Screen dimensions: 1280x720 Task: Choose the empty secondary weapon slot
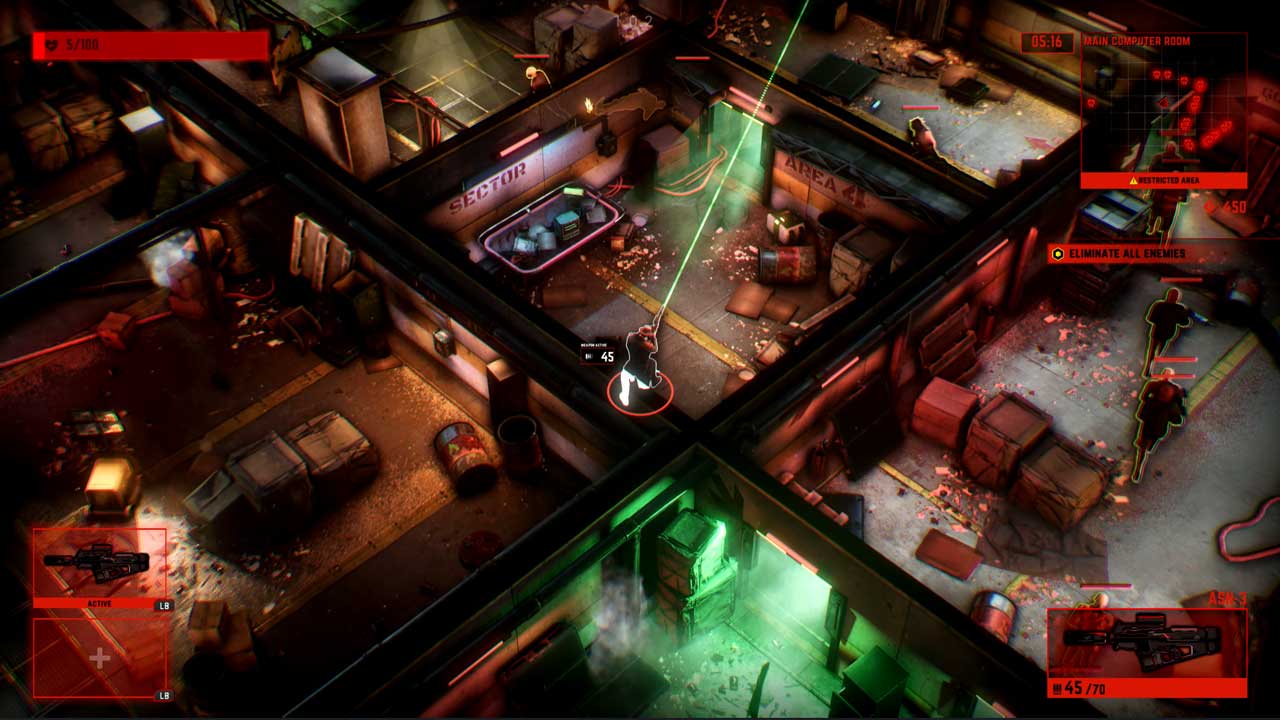tap(99, 657)
